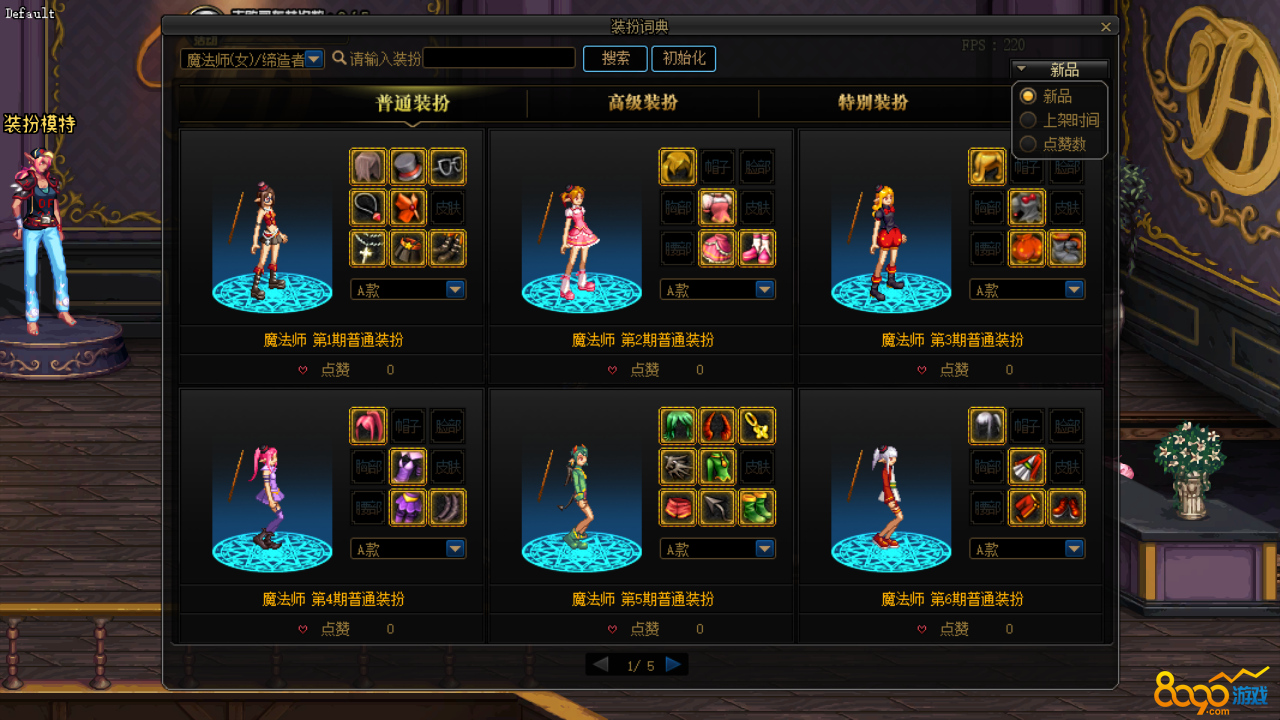This screenshot has height=720, width=1280.
Task: Click the 搜索 search button
Action: 615,59
